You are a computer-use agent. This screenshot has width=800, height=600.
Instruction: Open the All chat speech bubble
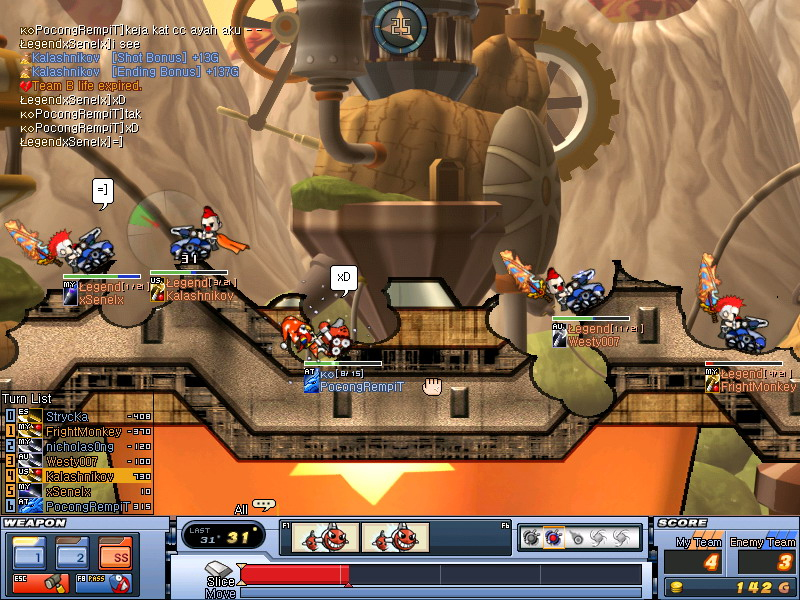tap(263, 505)
